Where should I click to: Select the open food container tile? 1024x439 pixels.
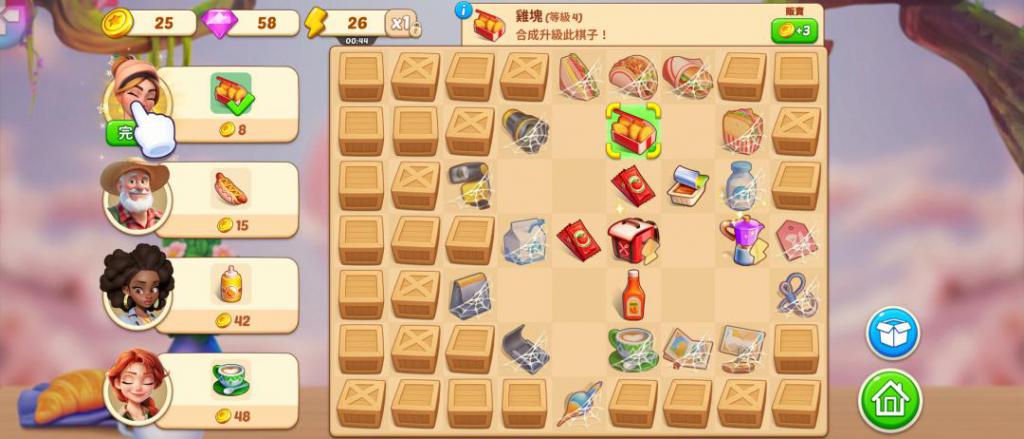pos(687,185)
